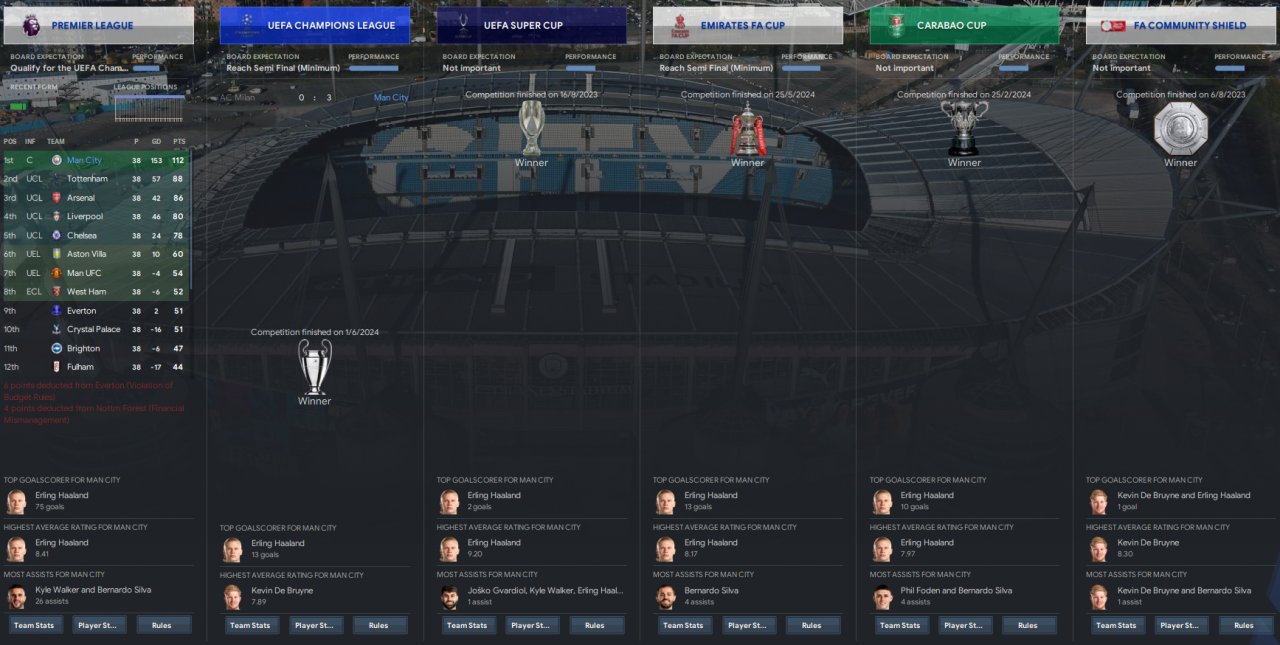Choose the Carabao Cup header
The height and width of the screenshot is (645, 1280).
964,25
